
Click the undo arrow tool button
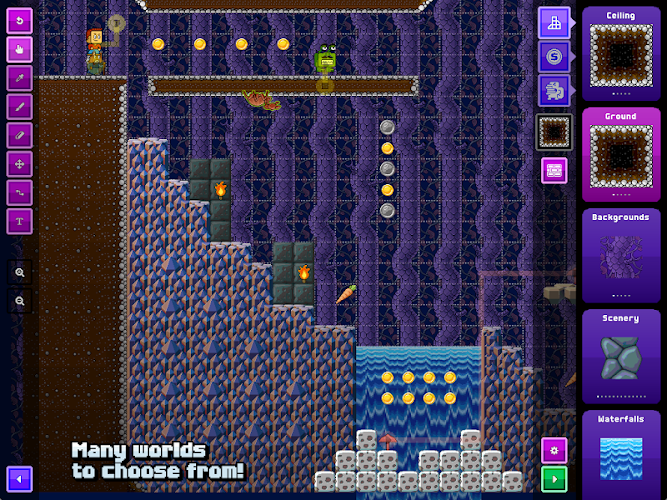click(20, 21)
